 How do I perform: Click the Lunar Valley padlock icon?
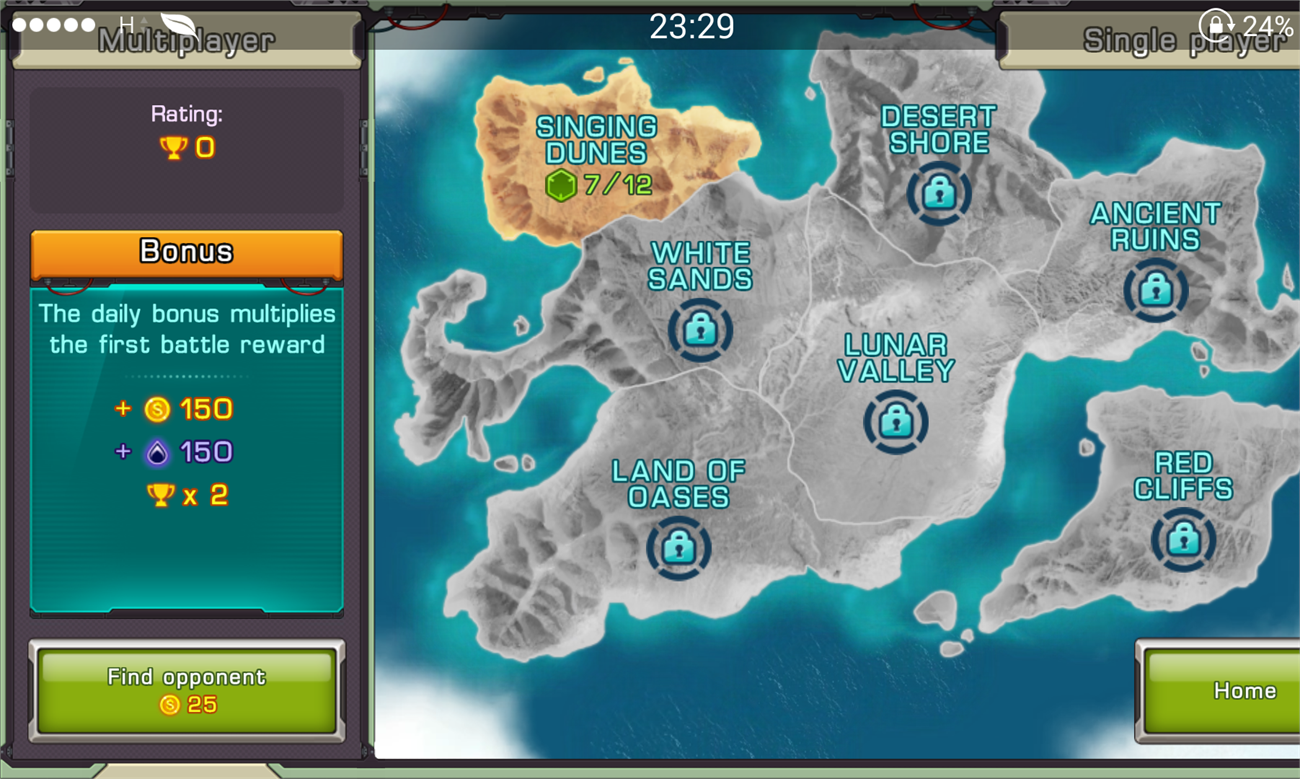tap(895, 421)
